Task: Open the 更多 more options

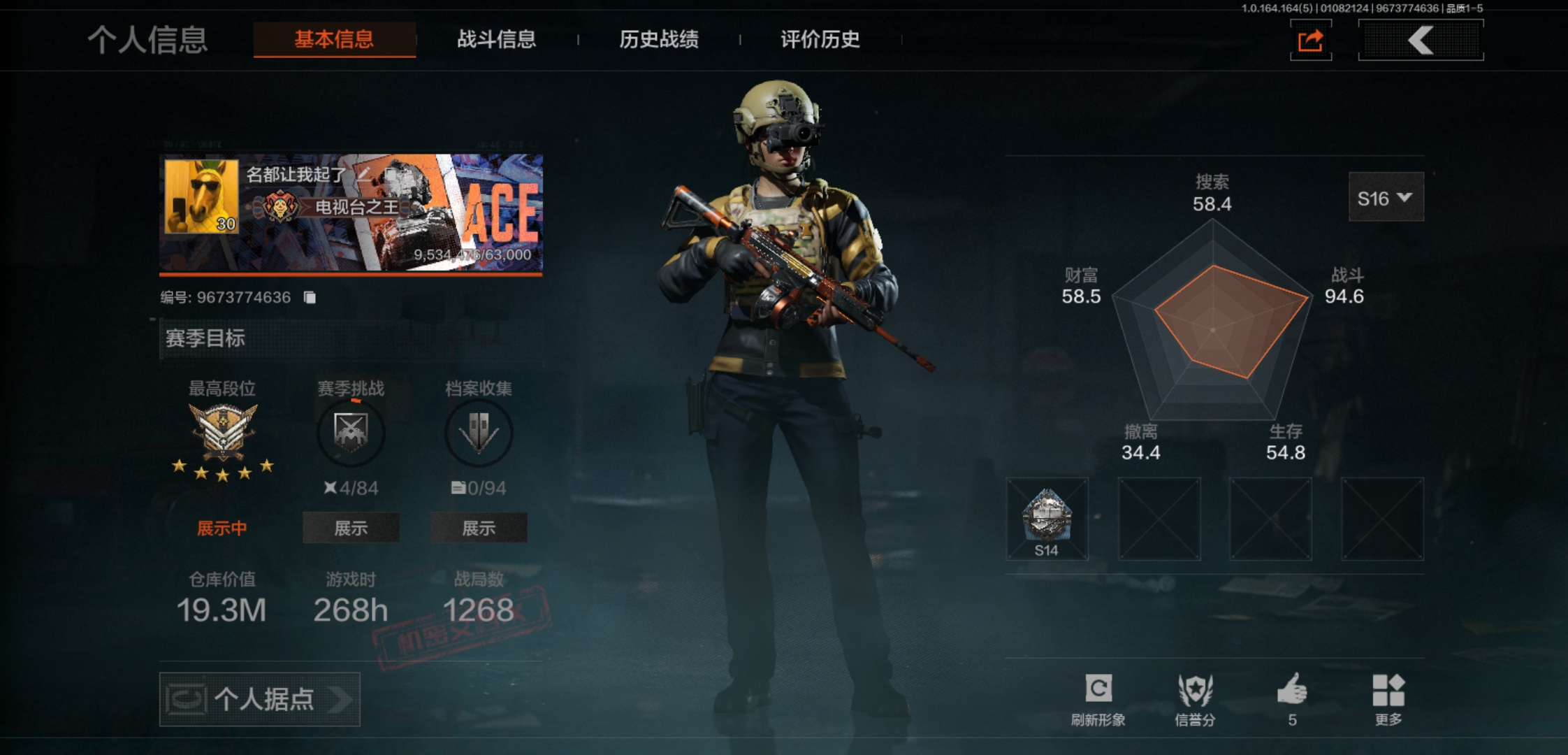Action: [1388, 699]
